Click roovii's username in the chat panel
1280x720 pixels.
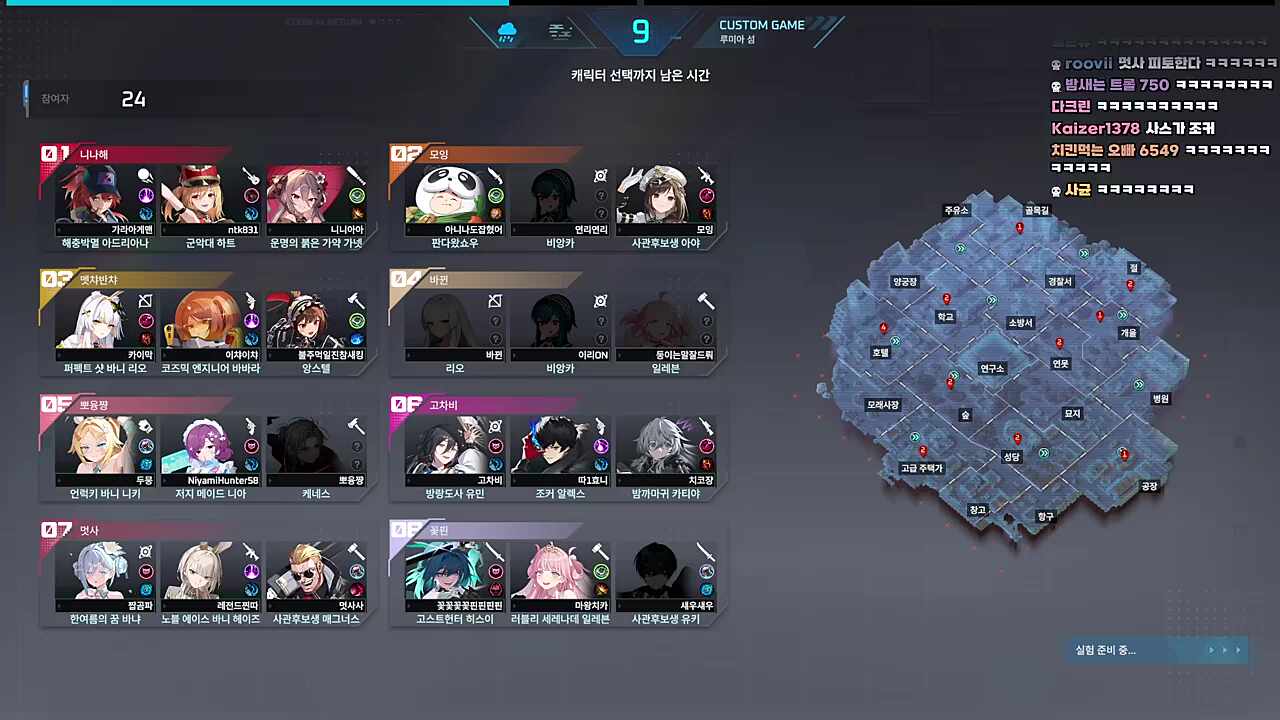point(1088,63)
